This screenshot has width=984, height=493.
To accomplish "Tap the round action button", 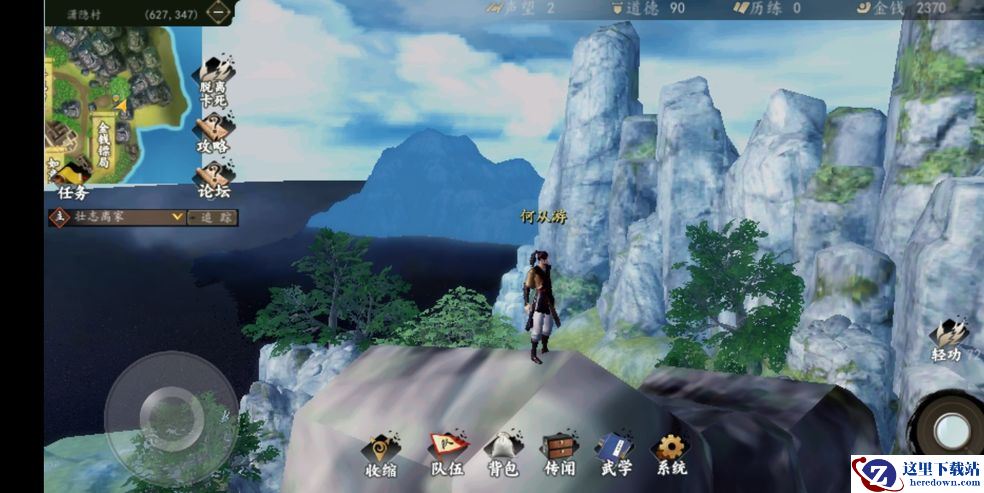I will [x=950, y=430].
